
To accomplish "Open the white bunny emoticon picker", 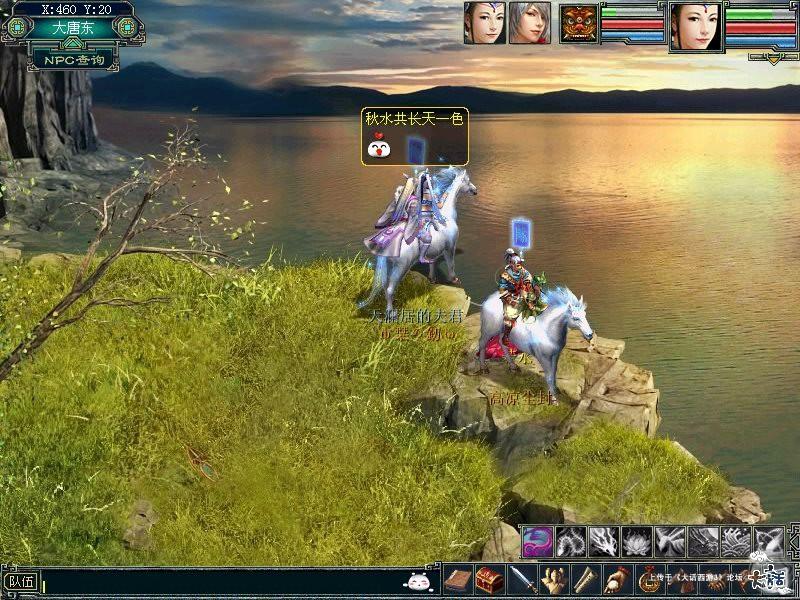I will [x=417, y=580].
